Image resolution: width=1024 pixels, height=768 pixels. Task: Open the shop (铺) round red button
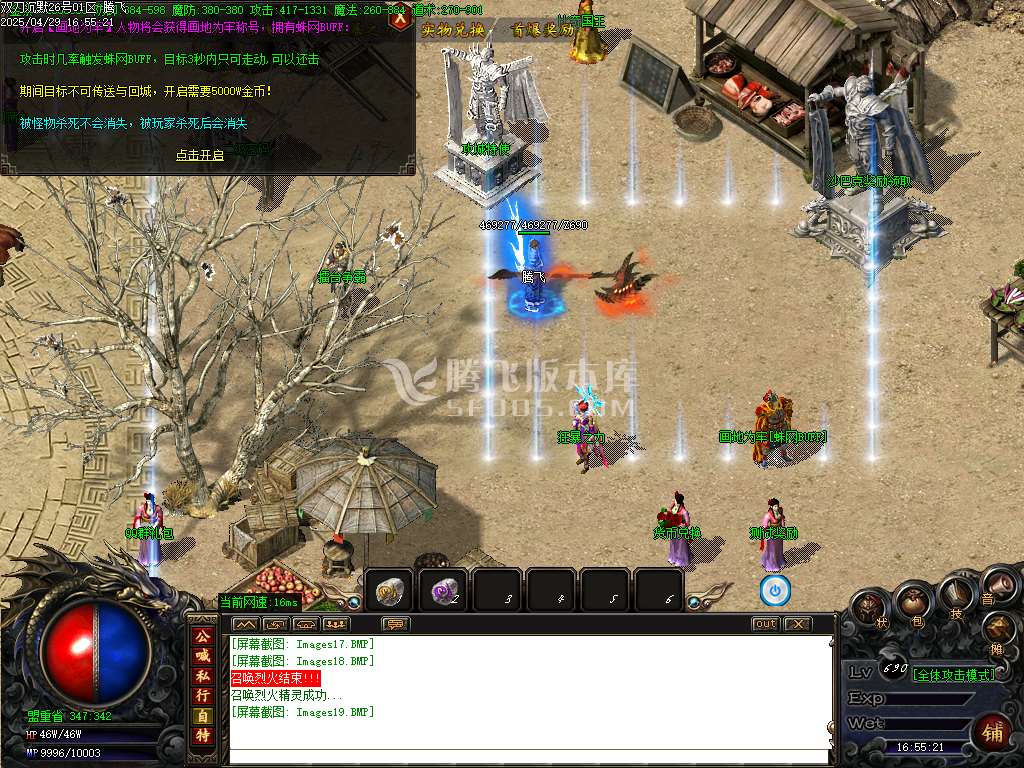(x=993, y=735)
